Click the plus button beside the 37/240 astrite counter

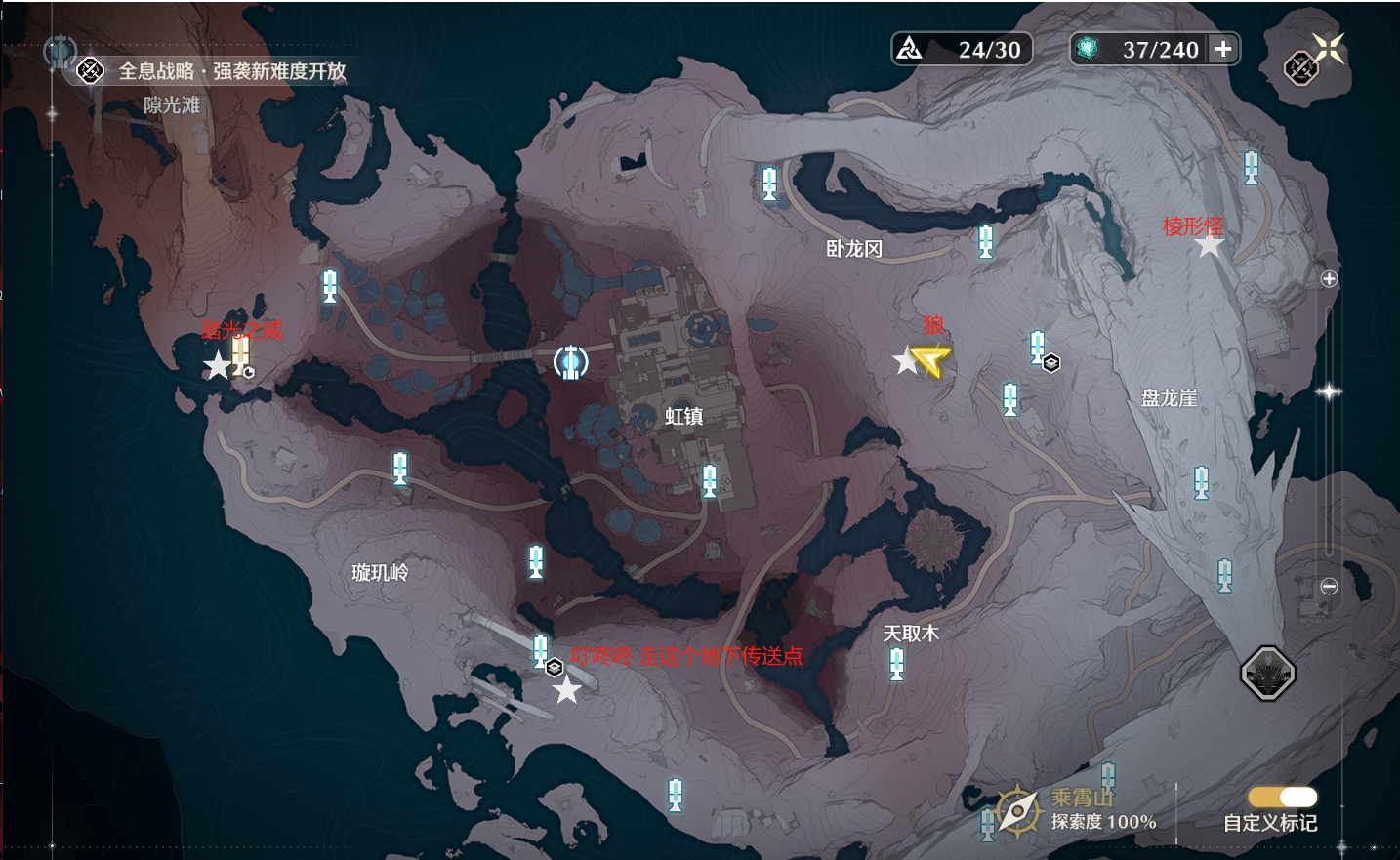1223,49
